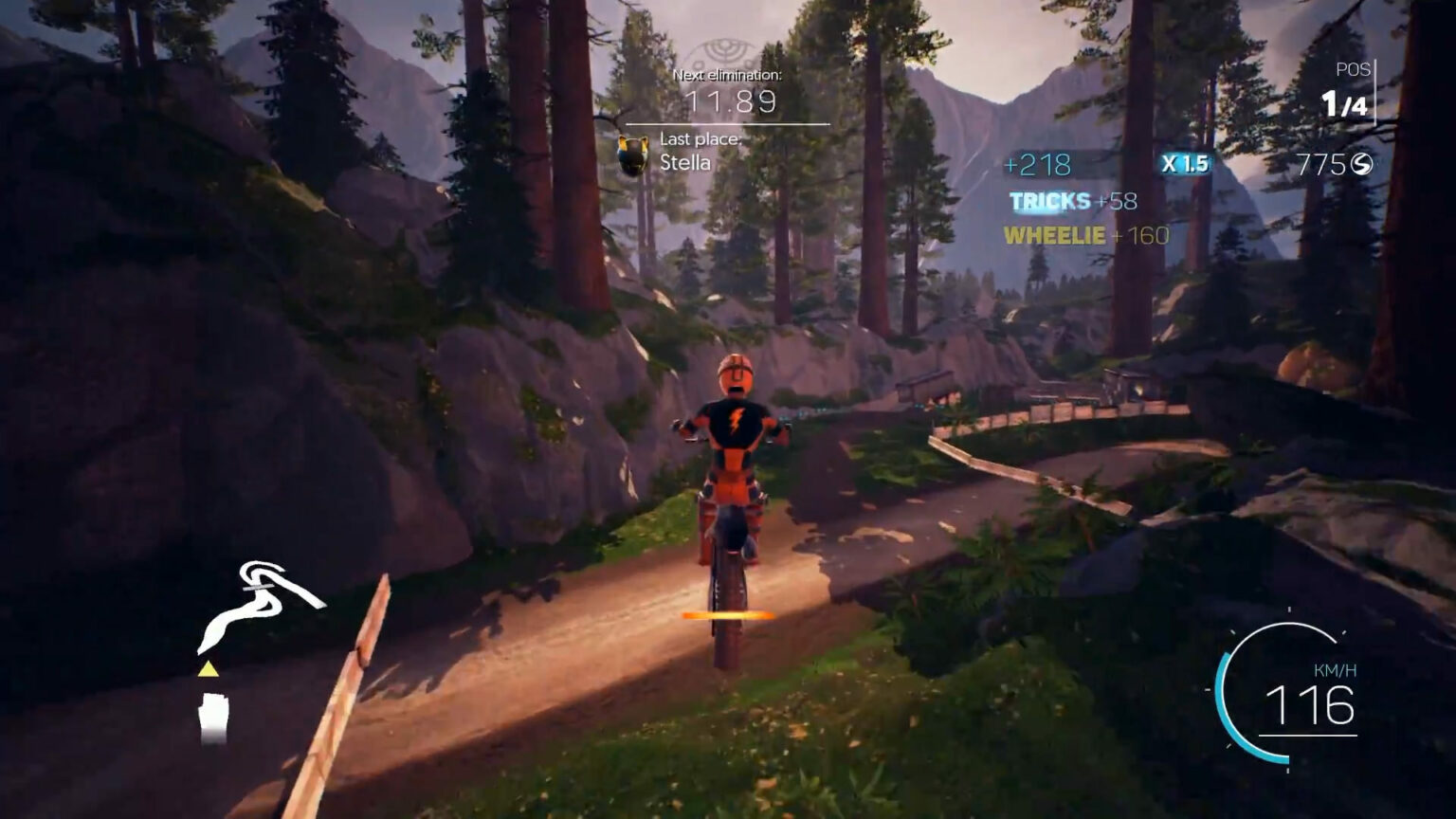The height and width of the screenshot is (819, 1456).
Task: Switch to the TRICKS breakdown tab
Action: tap(1047, 202)
